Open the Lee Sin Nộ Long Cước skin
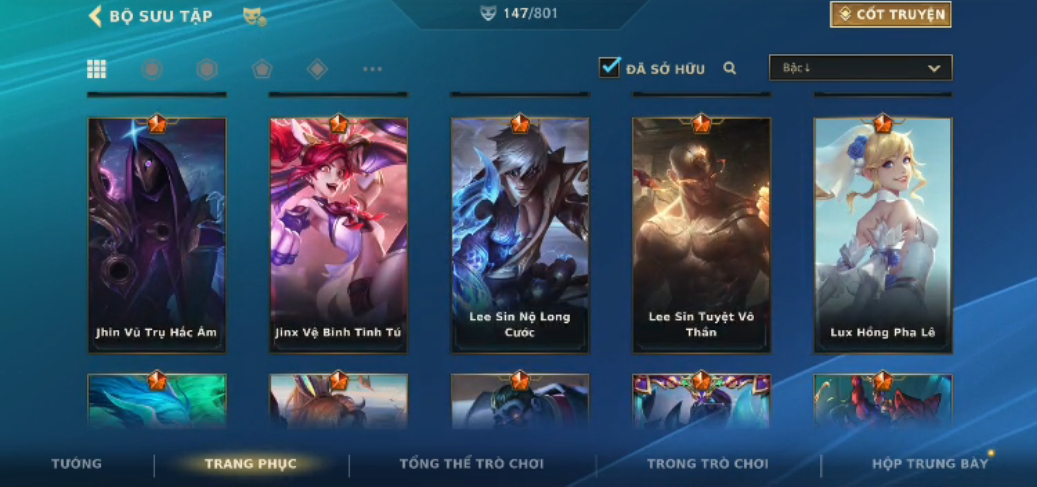The image size is (1037, 487). [520, 235]
